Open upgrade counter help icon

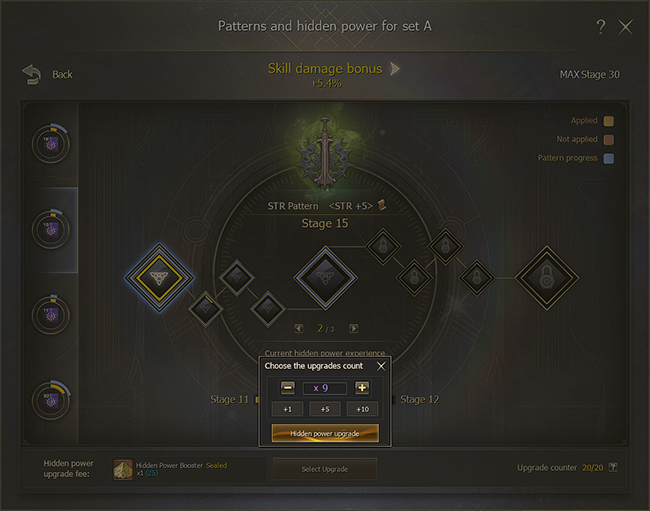pos(613,468)
